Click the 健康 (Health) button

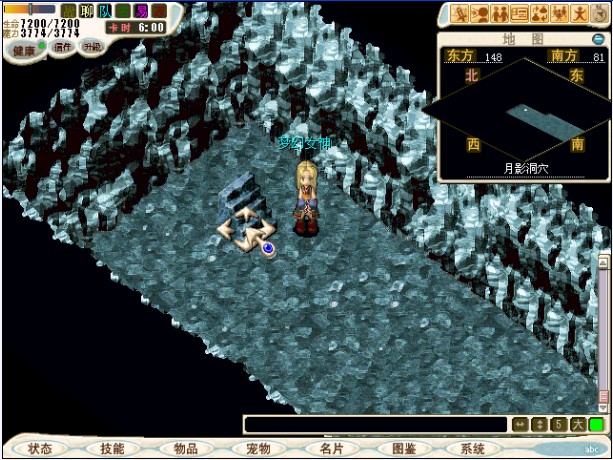coord(21,49)
